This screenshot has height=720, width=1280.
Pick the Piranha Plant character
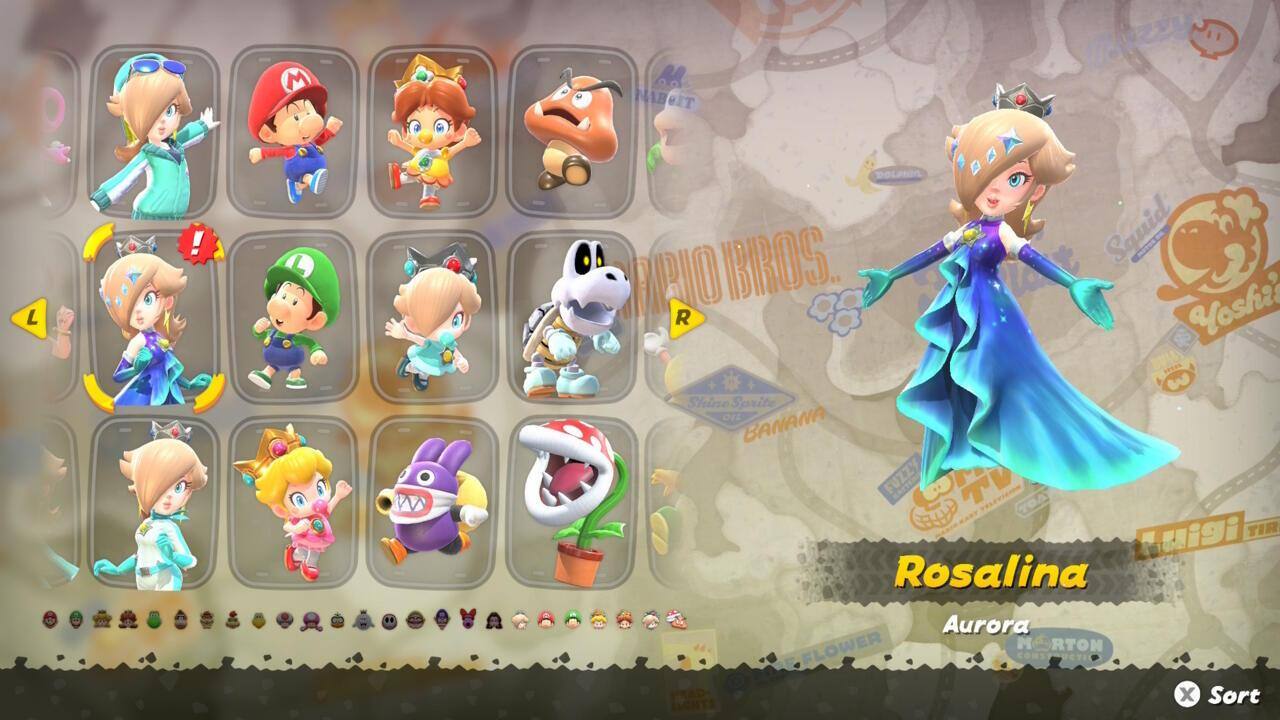[x=572, y=503]
